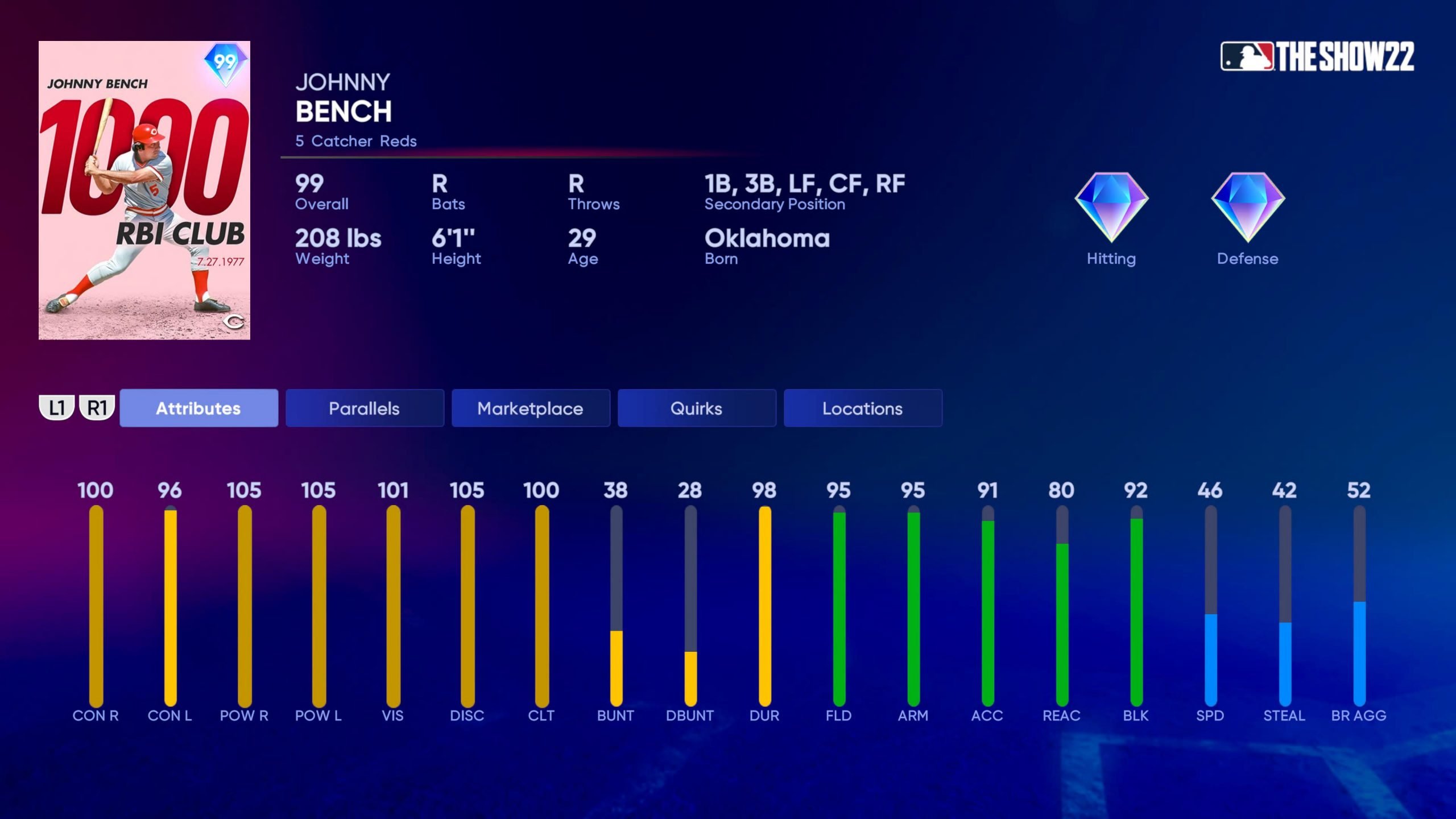1456x819 pixels.
Task: Click the Johnny Bench player card
Action: pyautogui.click(x=144, y=190)
